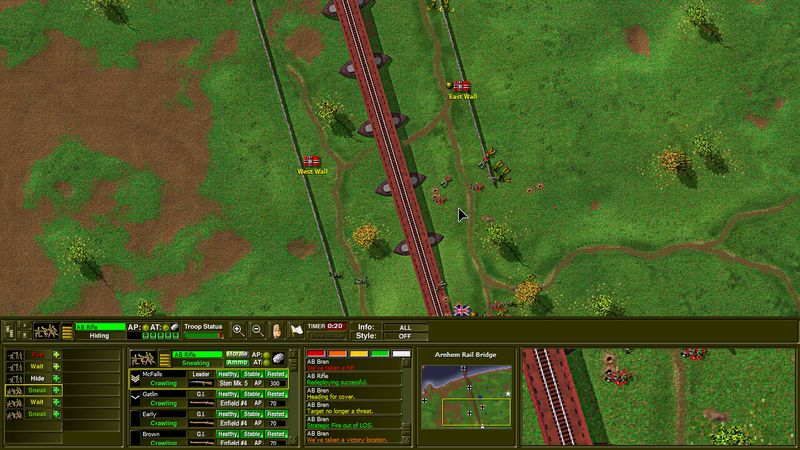Select soldier Early in the roster
This screenshot has height=450, width=800.
[x=150, y=413]
